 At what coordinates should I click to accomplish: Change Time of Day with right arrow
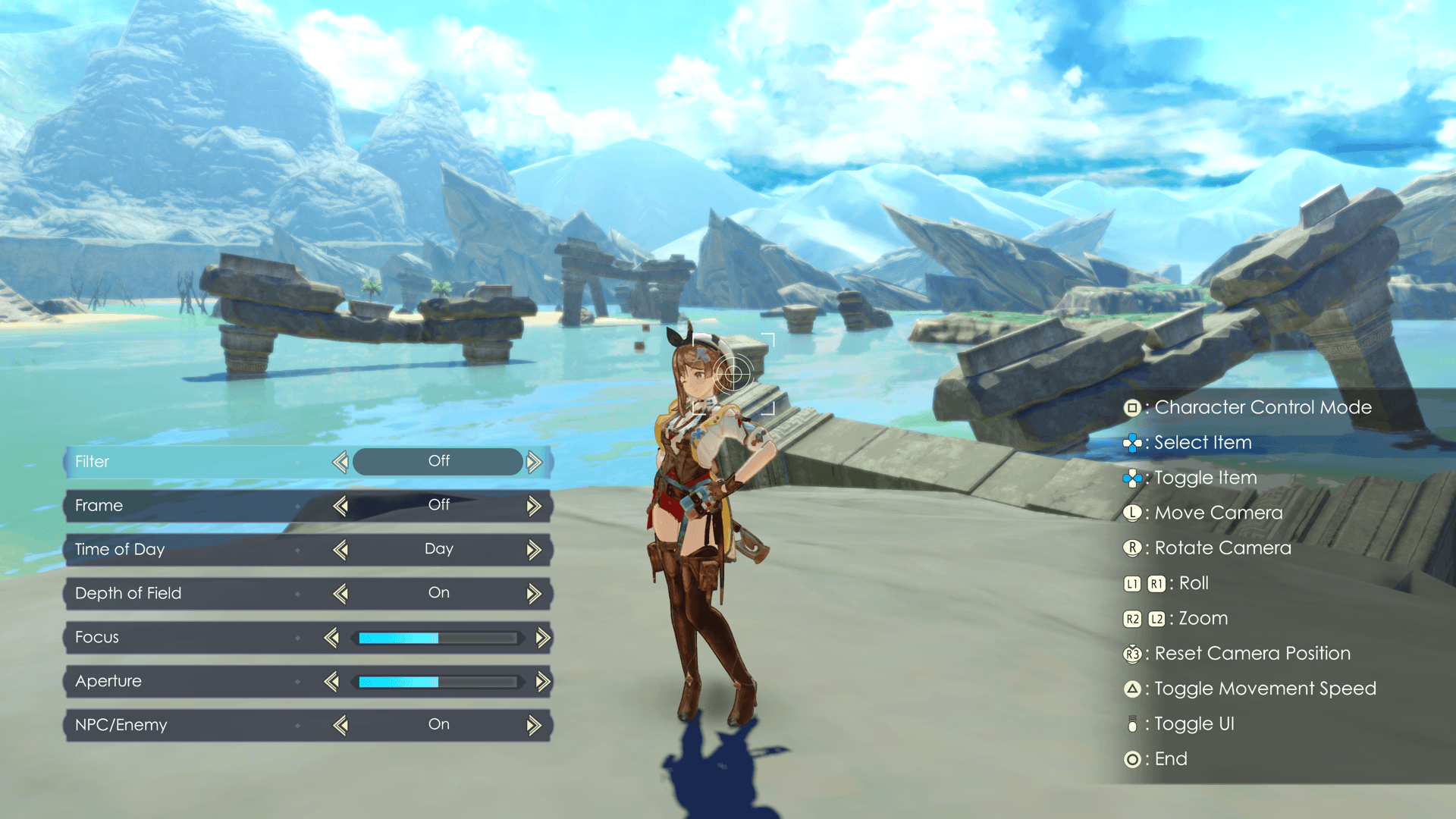click(x=535, y=550)
